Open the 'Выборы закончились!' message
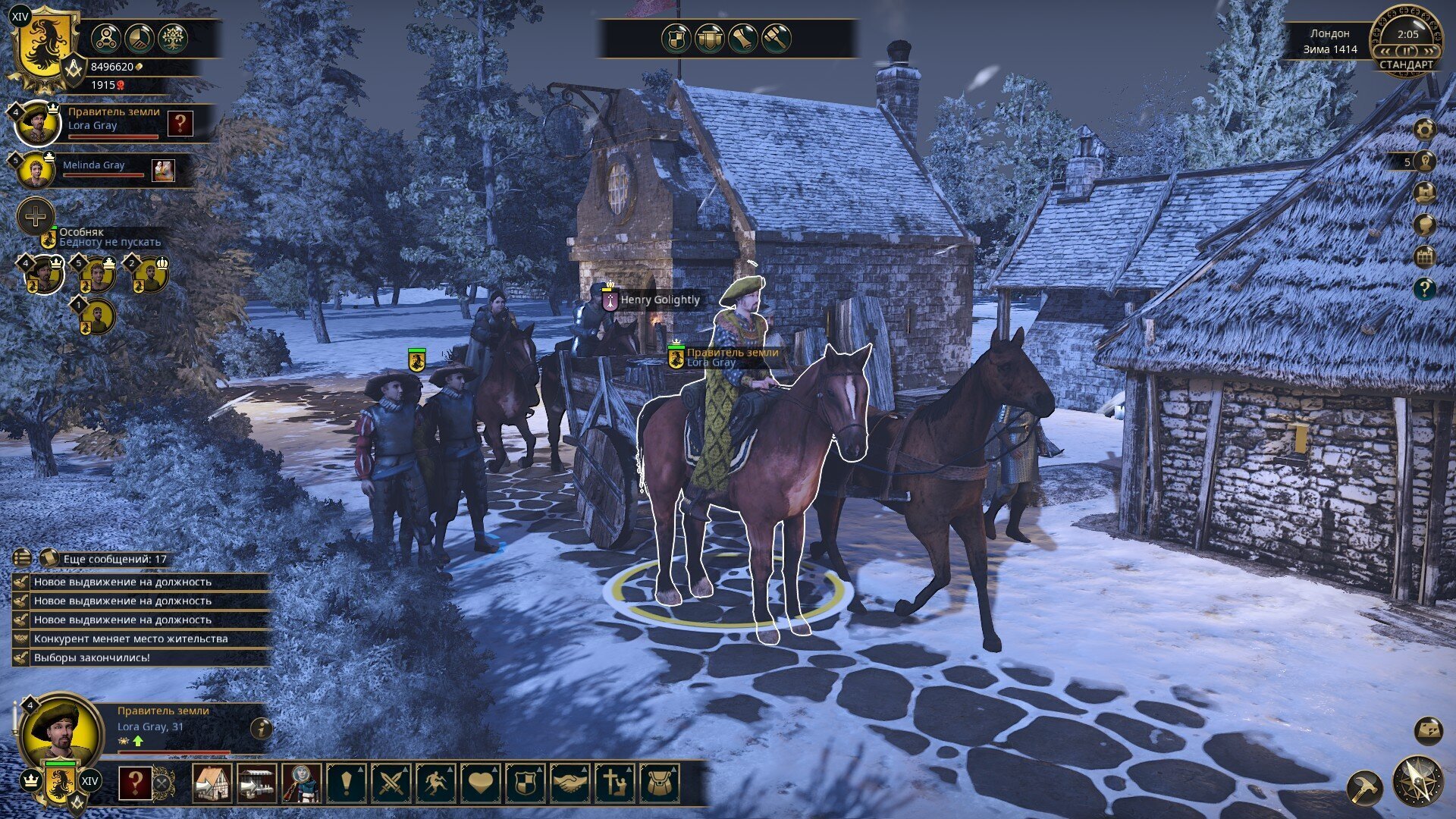 click(92, 657)
